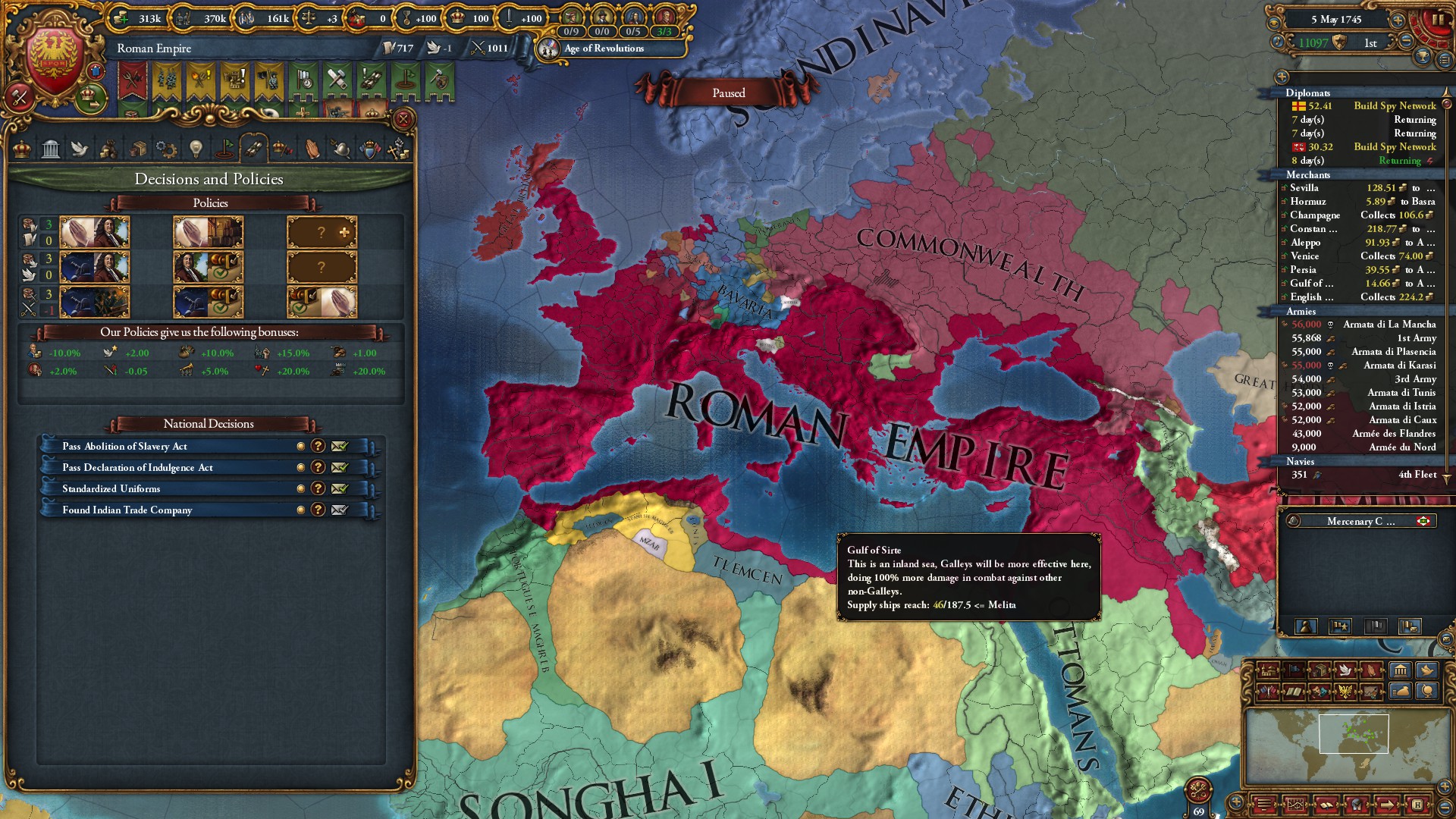
Task: Switch to the diplomacy tab with dove icon
Action: 80,149
